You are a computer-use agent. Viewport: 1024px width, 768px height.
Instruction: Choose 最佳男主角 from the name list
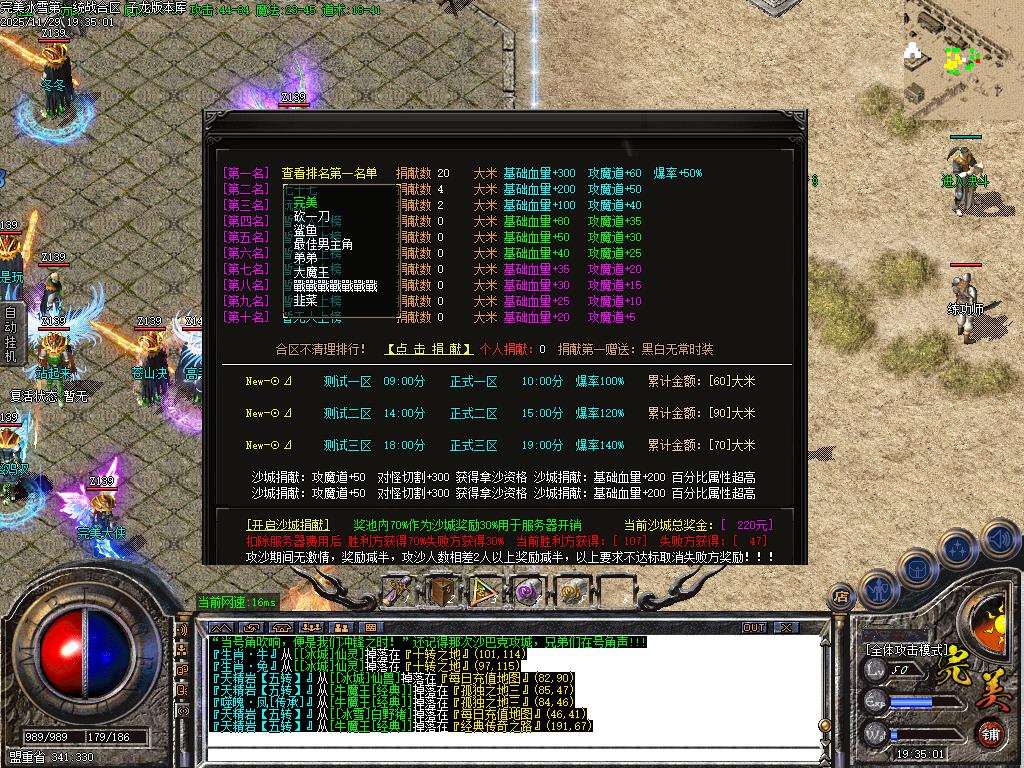pyautogui.click(x=323, y=244)
